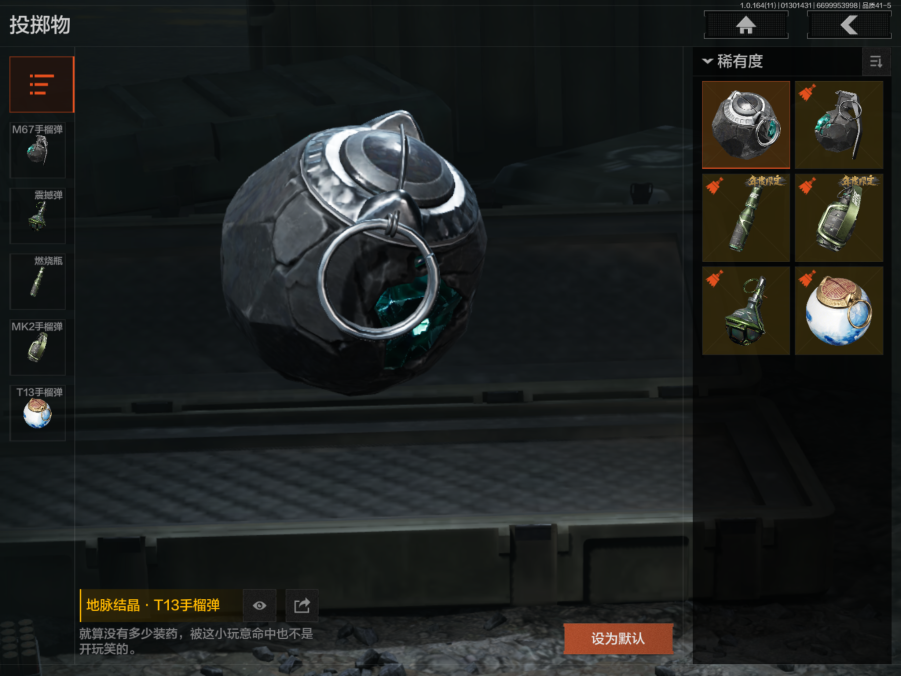Show the T13手榴弹 category
901x676 pixels.
[38, 412]
